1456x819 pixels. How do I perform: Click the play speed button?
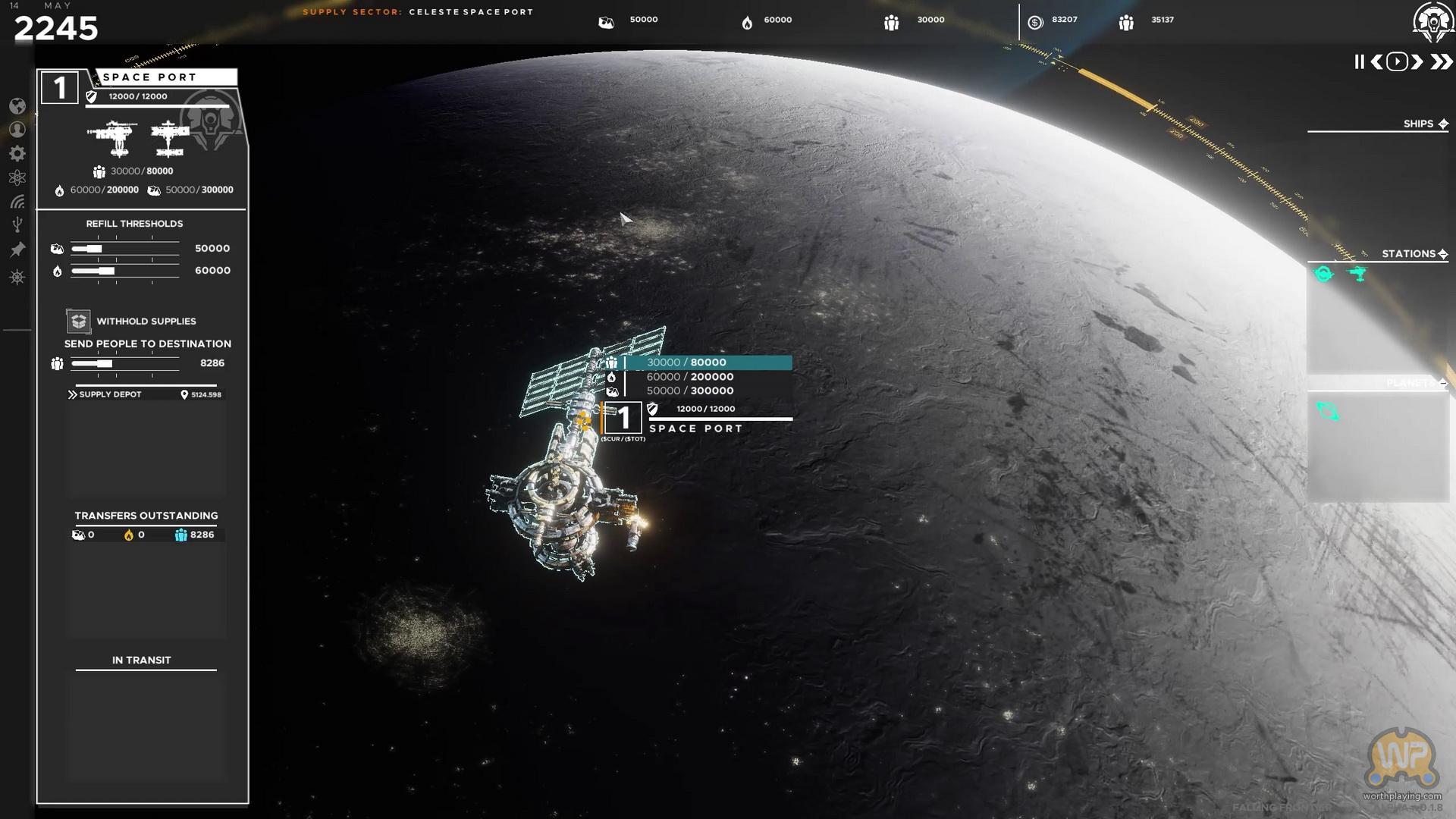[1397, 62]
